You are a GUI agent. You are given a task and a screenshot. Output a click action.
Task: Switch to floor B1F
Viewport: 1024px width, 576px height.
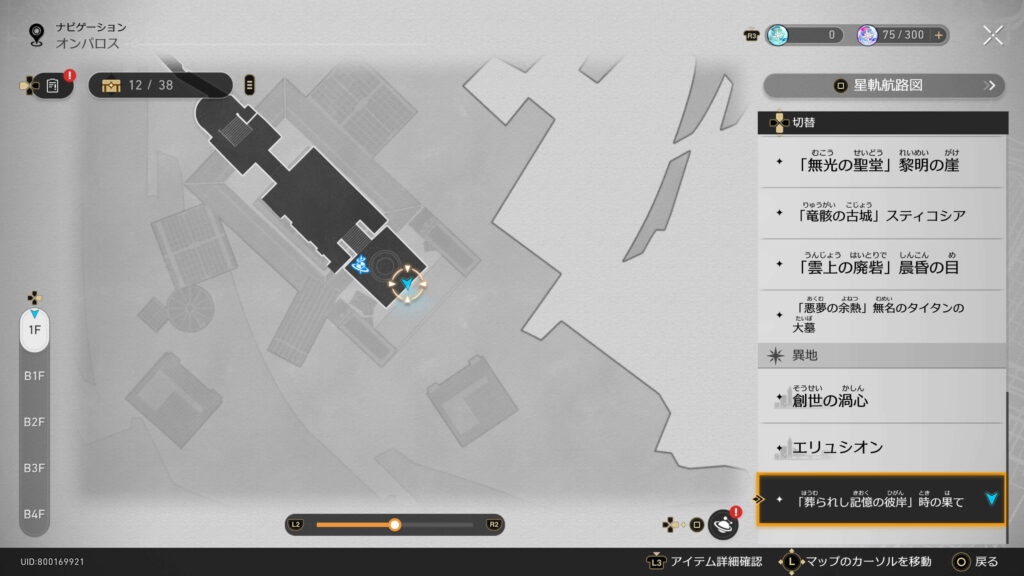coord(34,376)
